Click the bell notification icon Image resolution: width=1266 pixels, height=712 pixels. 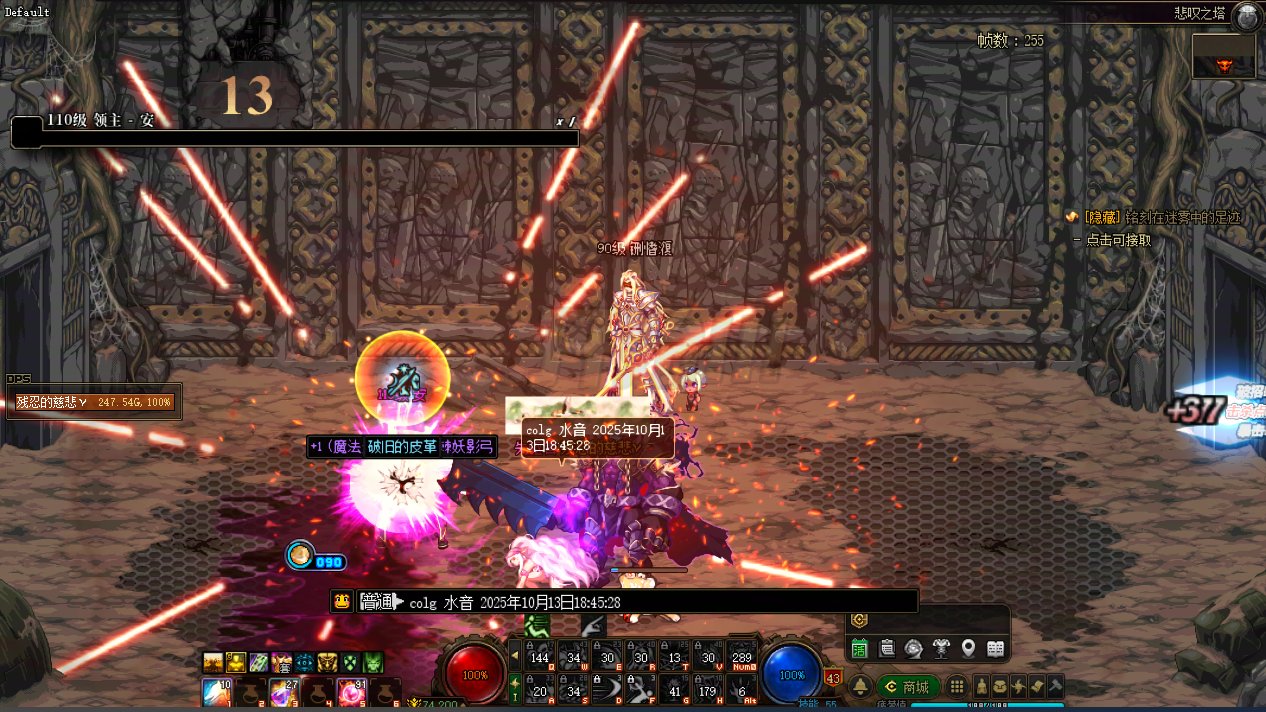pos(859,687)
